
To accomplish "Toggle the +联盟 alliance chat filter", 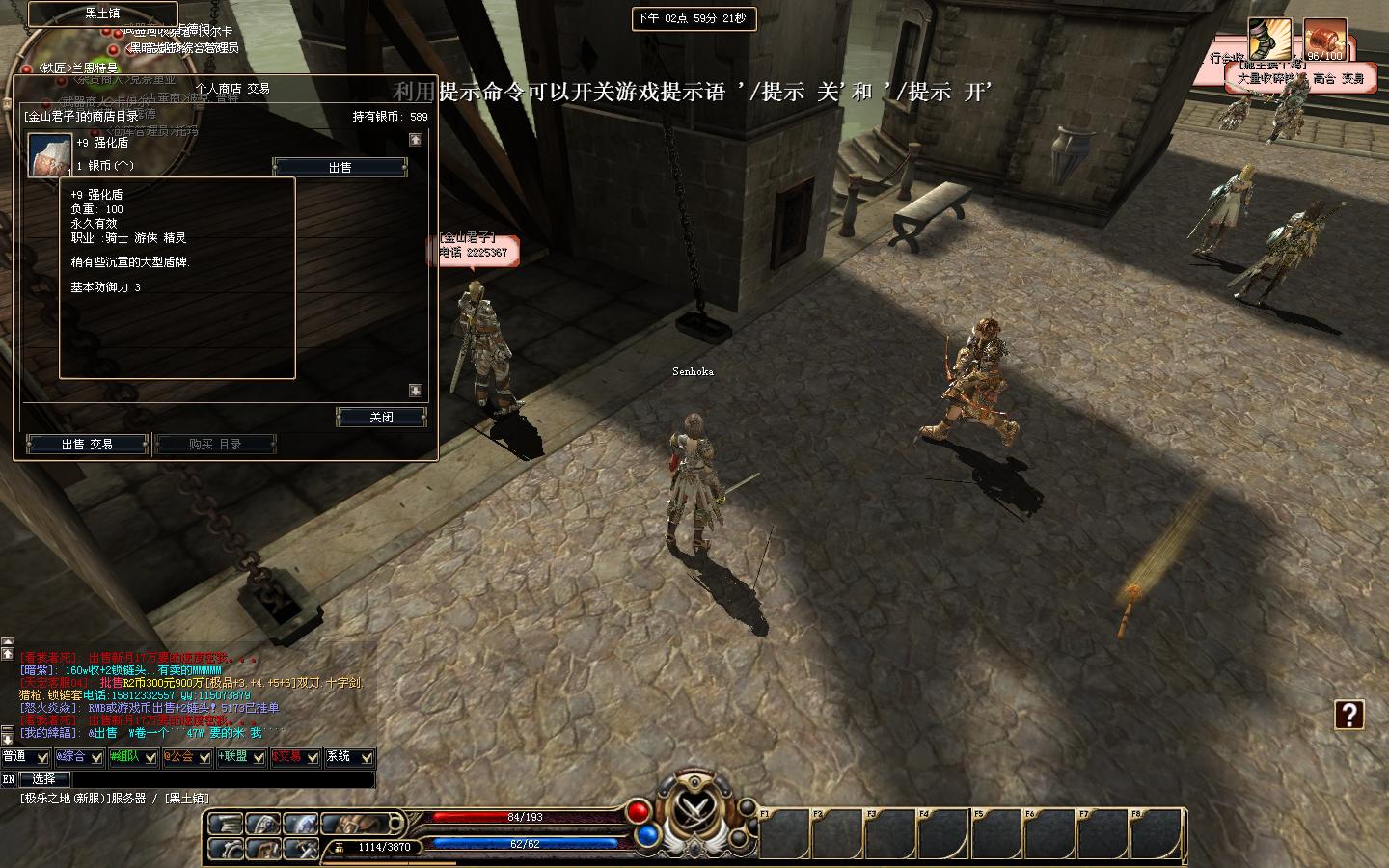I will (241, 757).
